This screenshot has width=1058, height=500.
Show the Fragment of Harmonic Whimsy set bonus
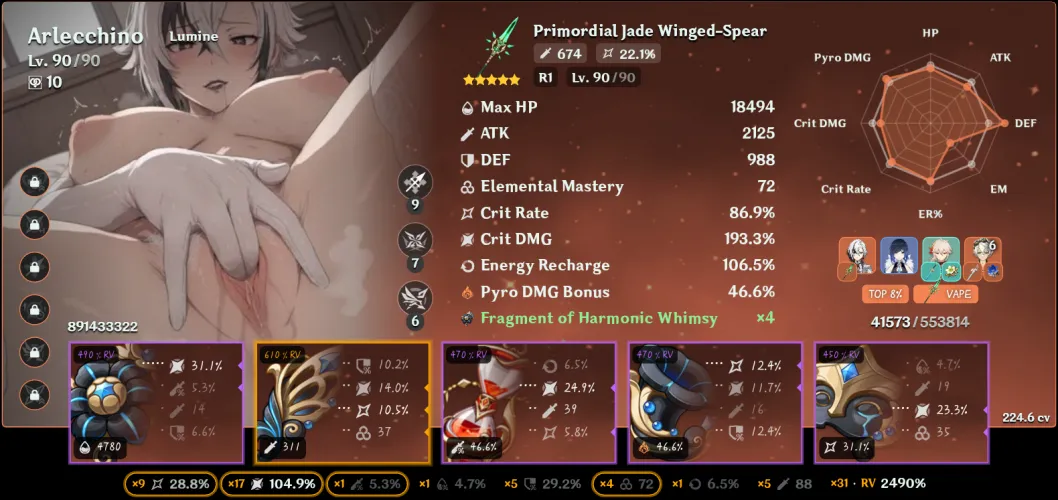point(598,318)
